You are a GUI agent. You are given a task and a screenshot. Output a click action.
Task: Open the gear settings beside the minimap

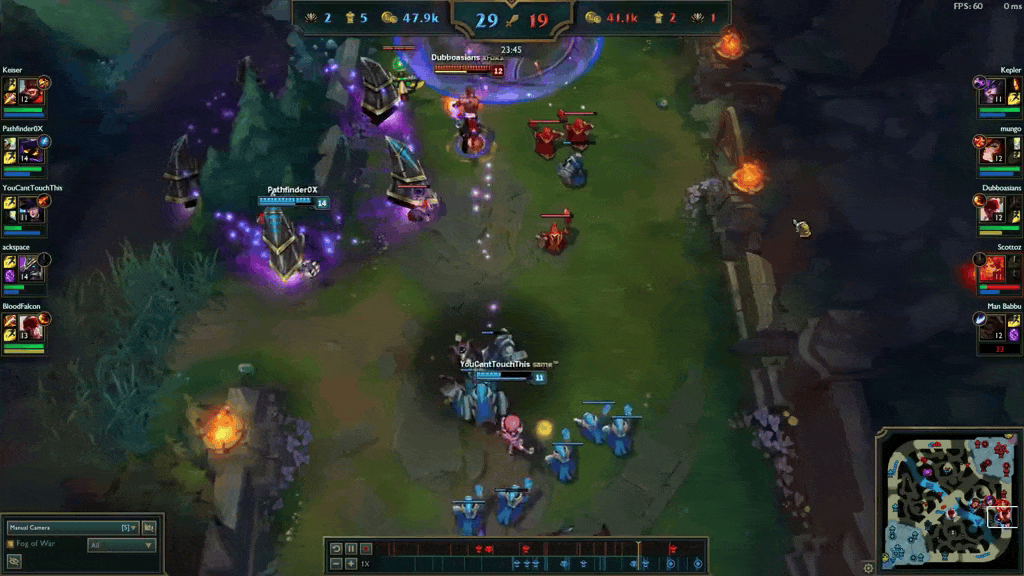pyautogui.click(x=868, y=568)
